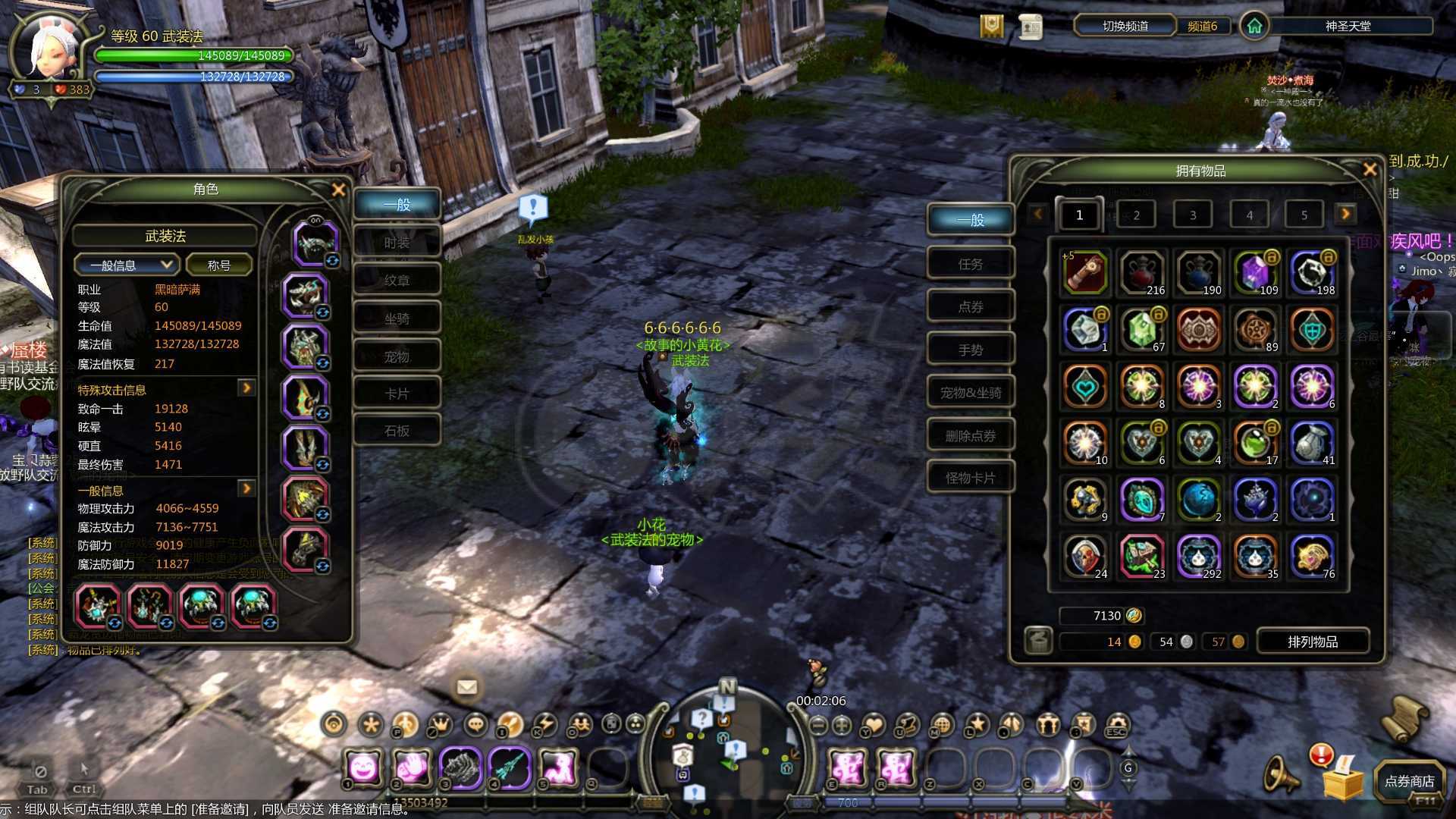Select the purple crystal stack of 109

pos(1255,272)
